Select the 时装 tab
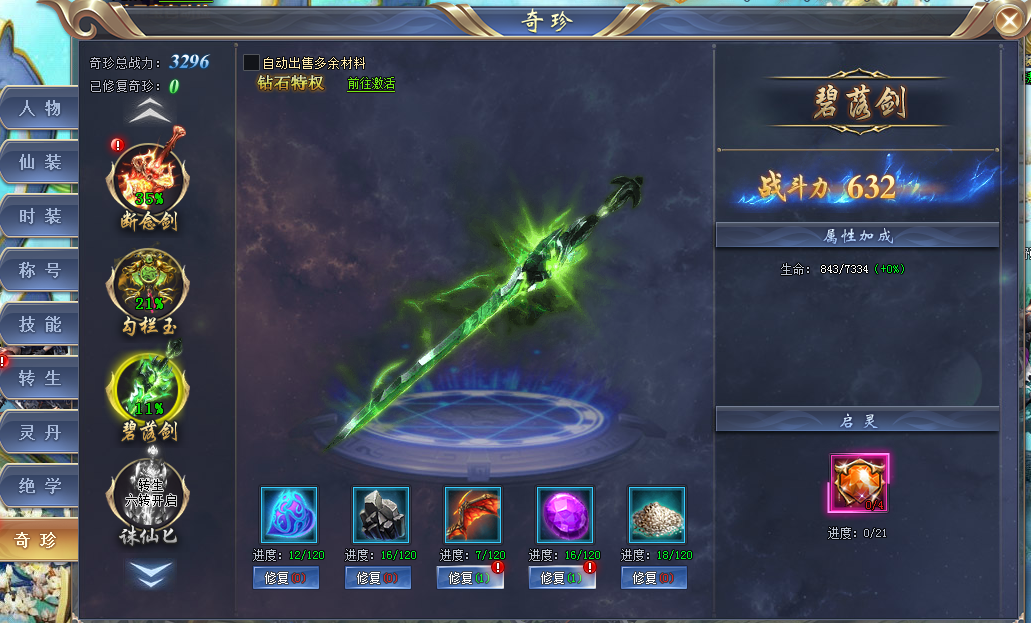The width and height of the screenshot is (1031, 623). [x=40, y=216]
